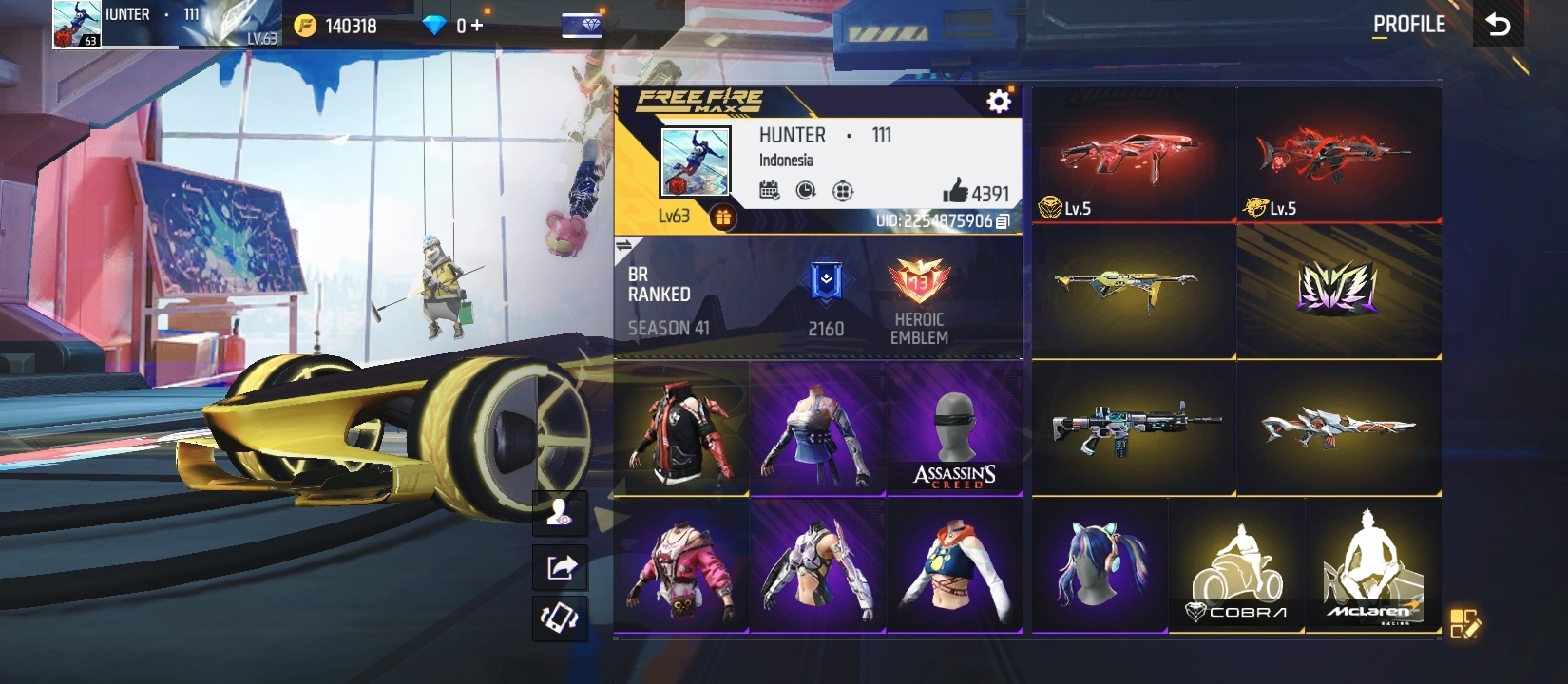Open the player avatar in the top bar
The width and height of the screenshot is (1568, 684).
(77, 24)
